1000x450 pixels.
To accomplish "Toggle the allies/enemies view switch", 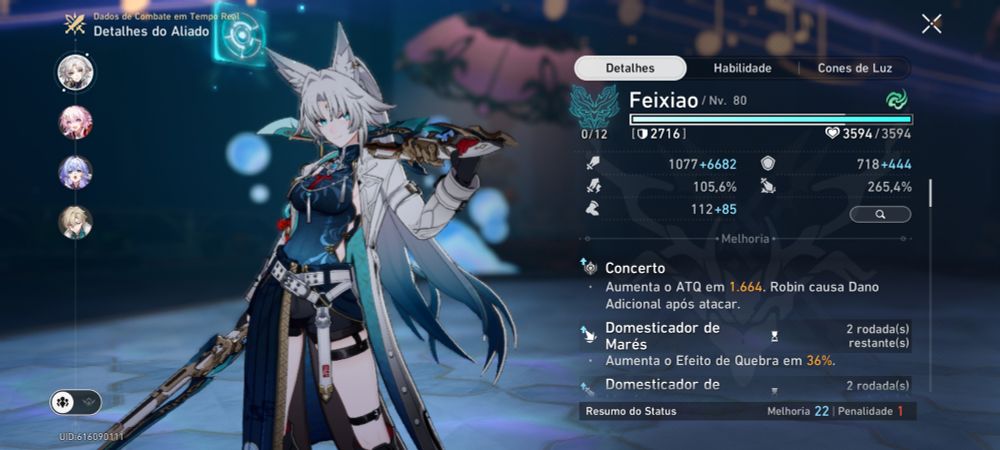I will [76, 402].
